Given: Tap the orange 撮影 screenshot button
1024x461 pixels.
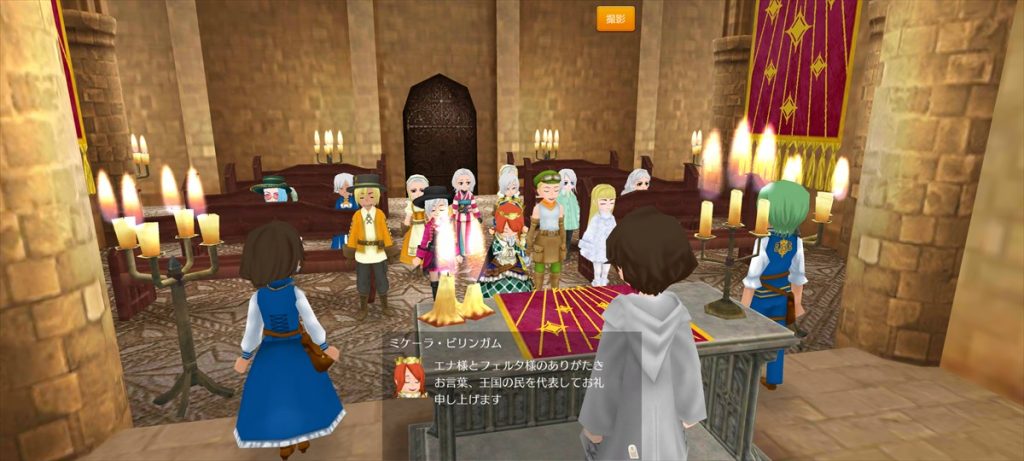Looking at the screenshot, I should pos(615,18).
